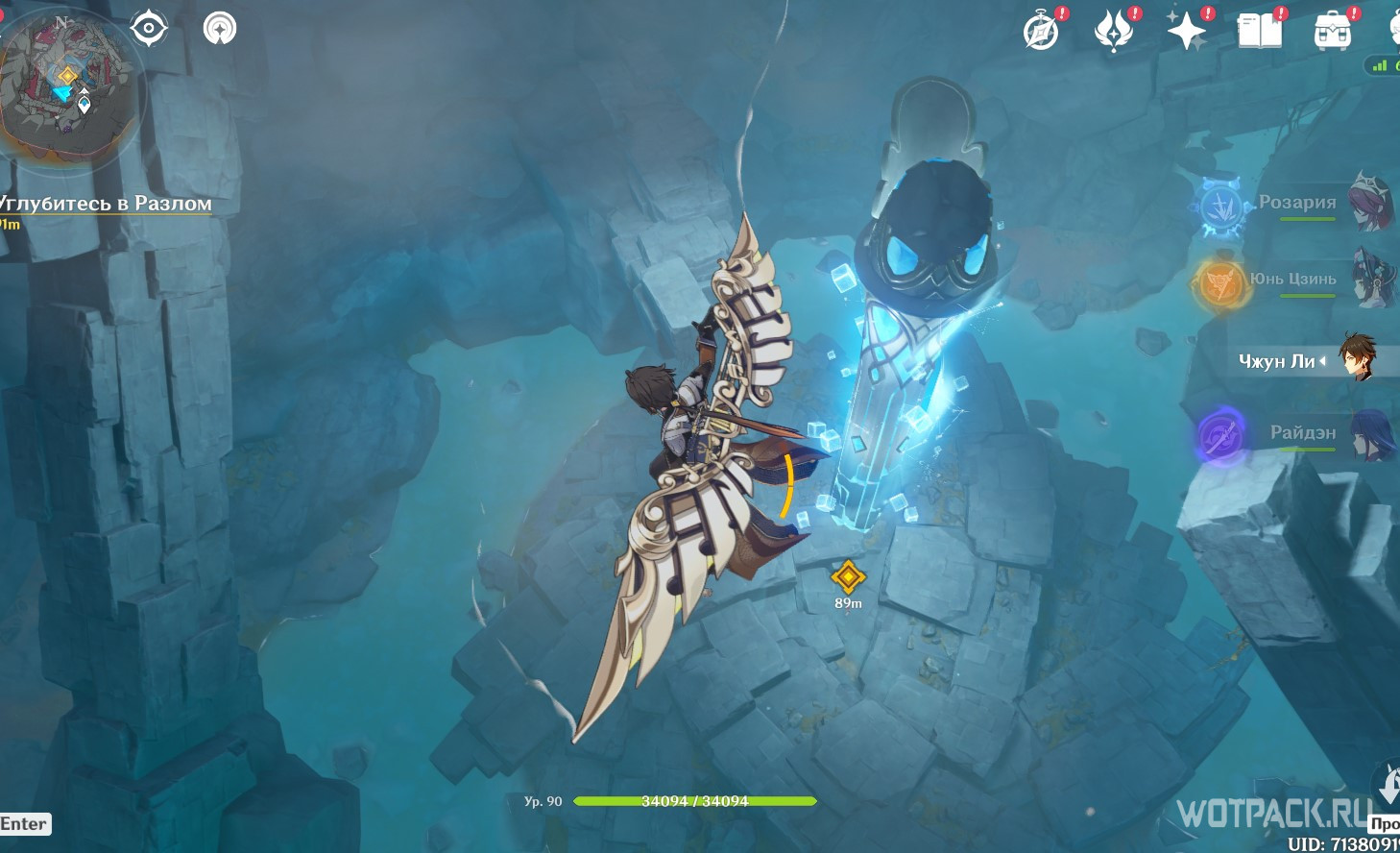1400x853 pixels.
Task: Open the wish star icon
Action: tap(1187, 31)
